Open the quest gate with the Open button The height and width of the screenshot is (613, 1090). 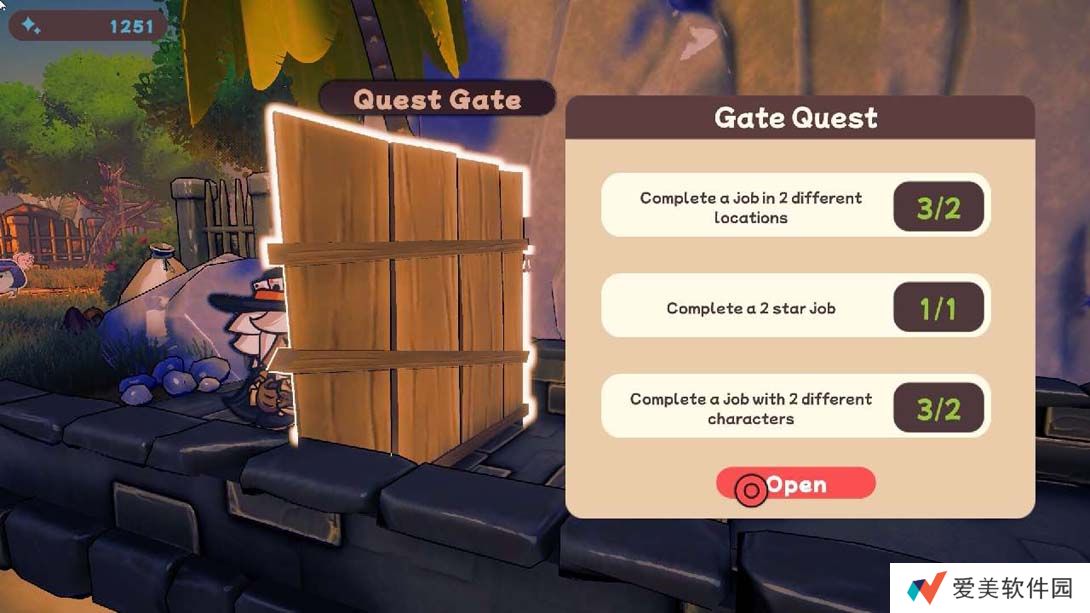796,485
